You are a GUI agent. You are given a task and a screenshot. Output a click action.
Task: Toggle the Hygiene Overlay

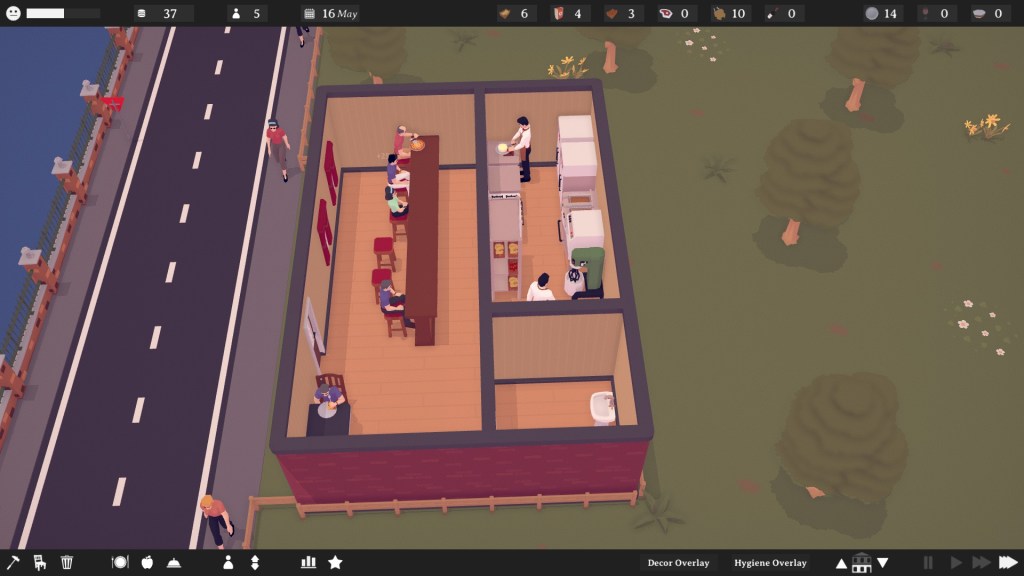coord(770,563)
